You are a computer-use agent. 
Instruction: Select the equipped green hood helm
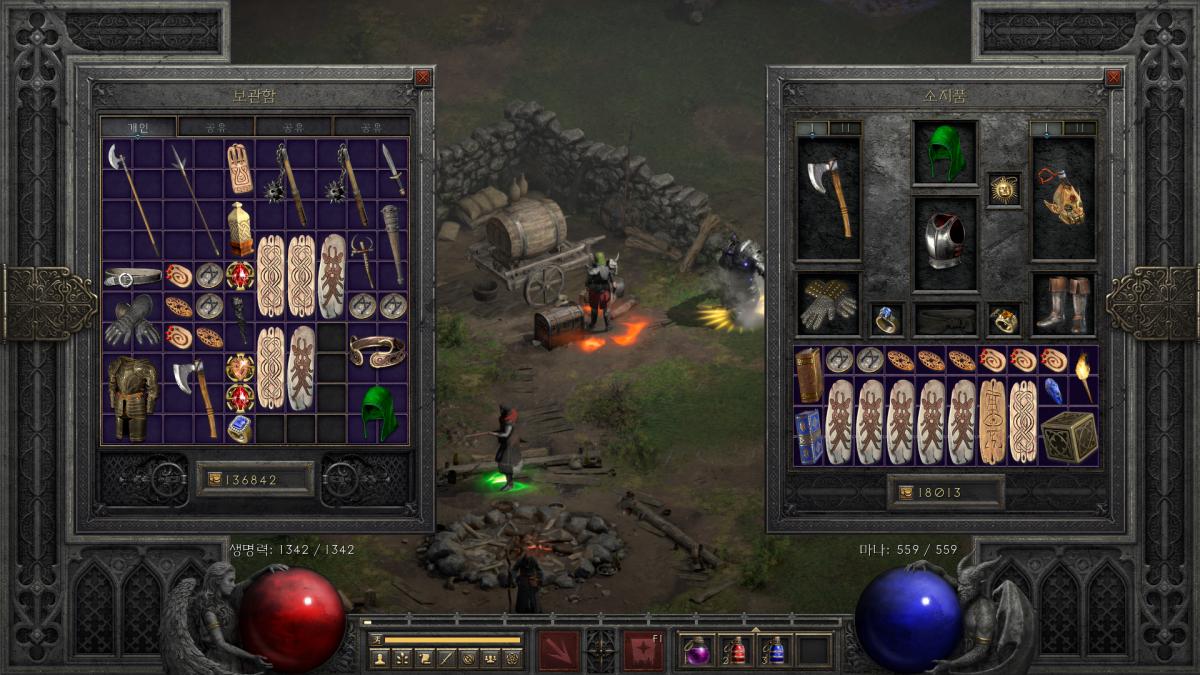tap(945, 152)
